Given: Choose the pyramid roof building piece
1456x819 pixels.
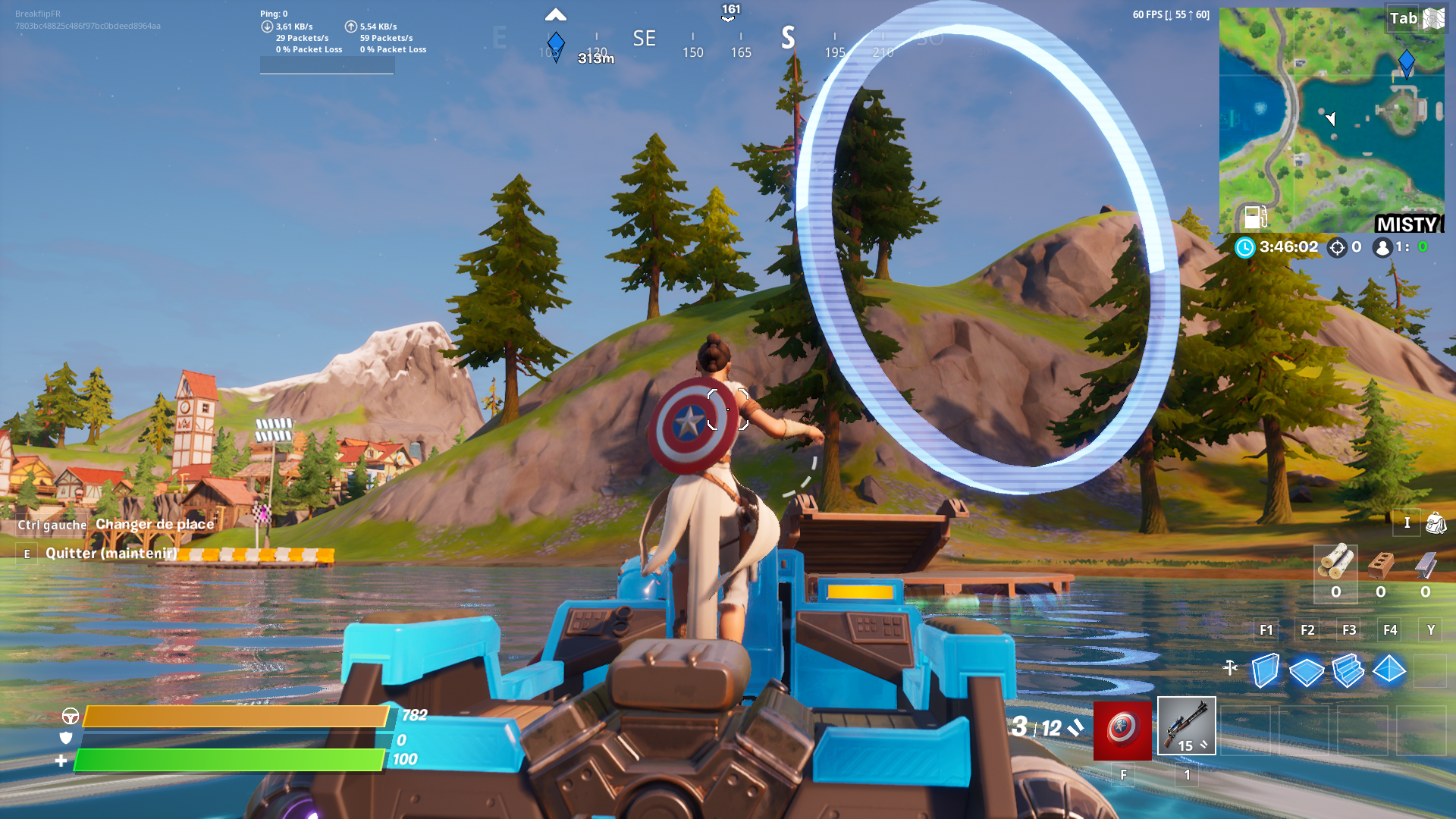Looking at the screenshot, I should coord(1389,670).
